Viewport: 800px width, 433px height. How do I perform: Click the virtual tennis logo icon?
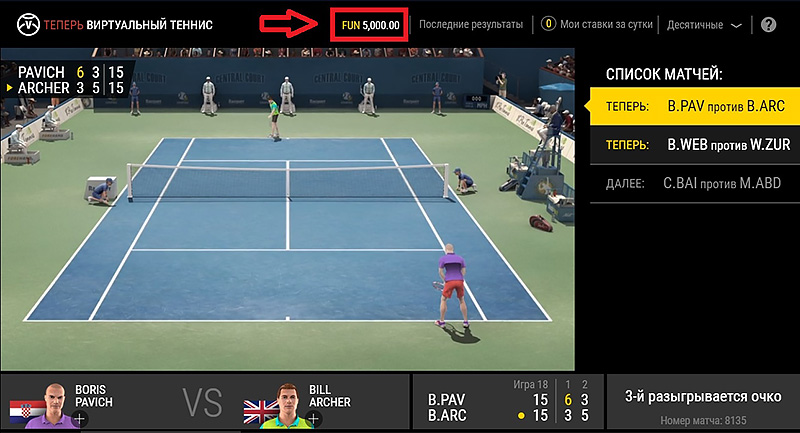(14, 24)
